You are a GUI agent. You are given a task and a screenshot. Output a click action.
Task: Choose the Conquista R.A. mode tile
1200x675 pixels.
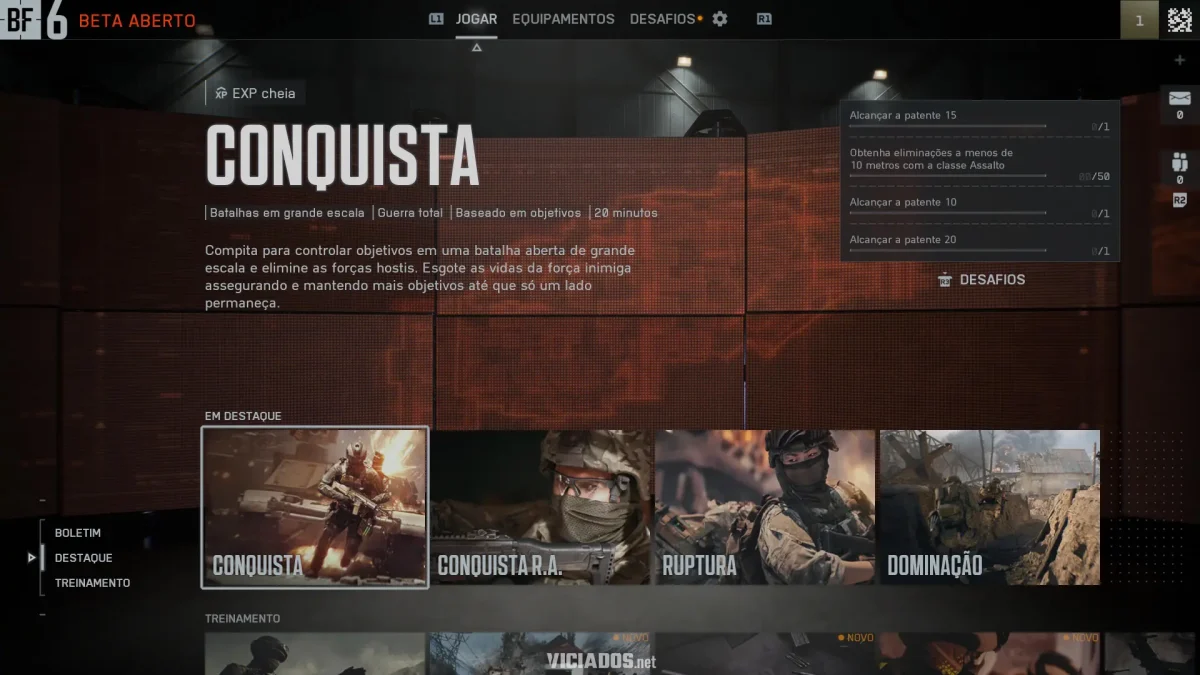[x=541, y=507]
